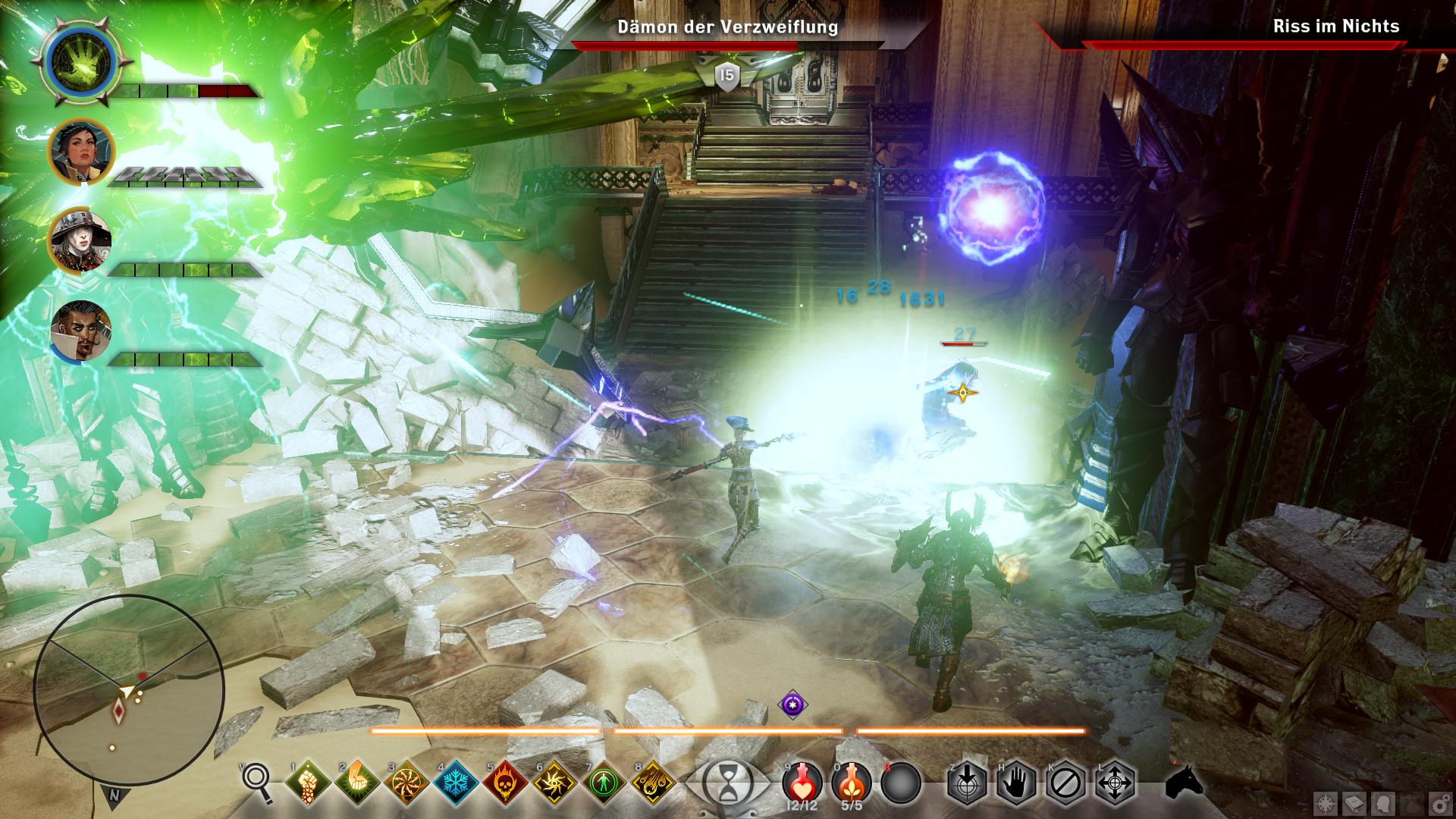
Task: Trigger the golden swirling sun ability
Action: (x=554, y=782)
